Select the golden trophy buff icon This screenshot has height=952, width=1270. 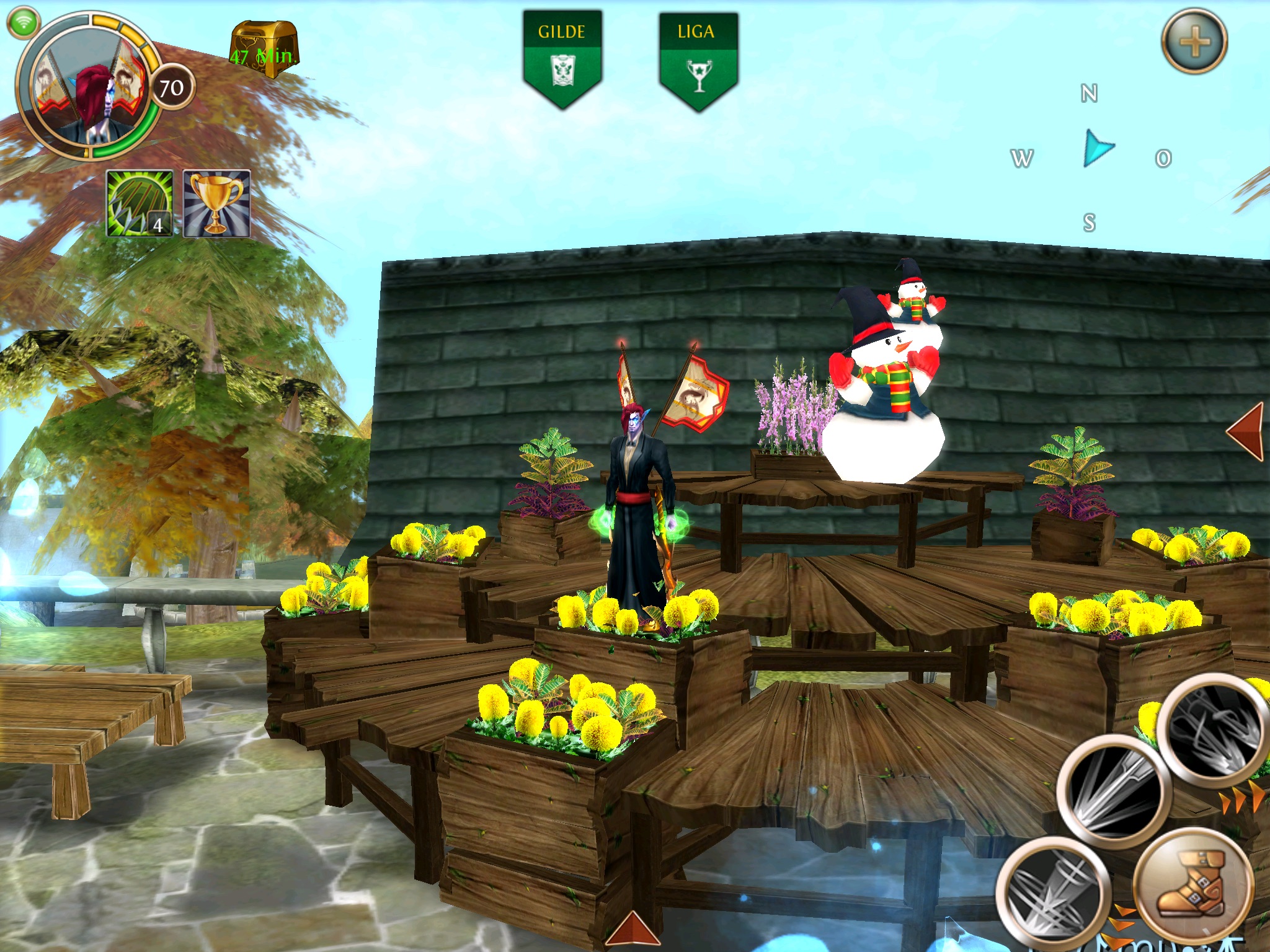click(217, 203)
